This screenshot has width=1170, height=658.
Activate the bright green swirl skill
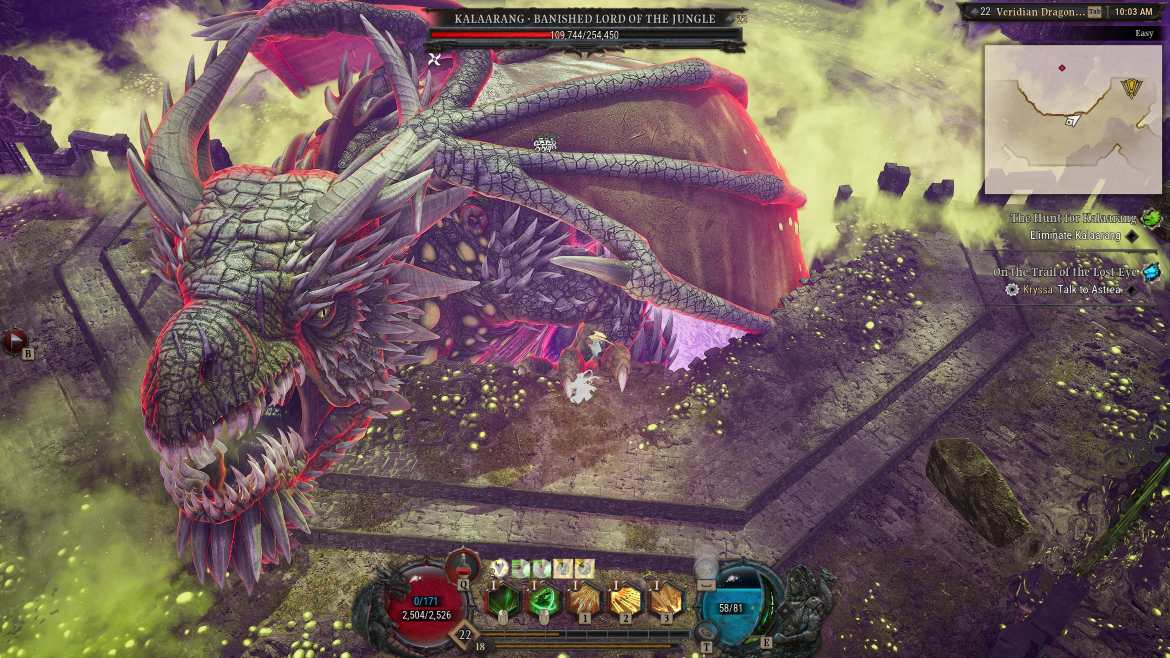543,600
